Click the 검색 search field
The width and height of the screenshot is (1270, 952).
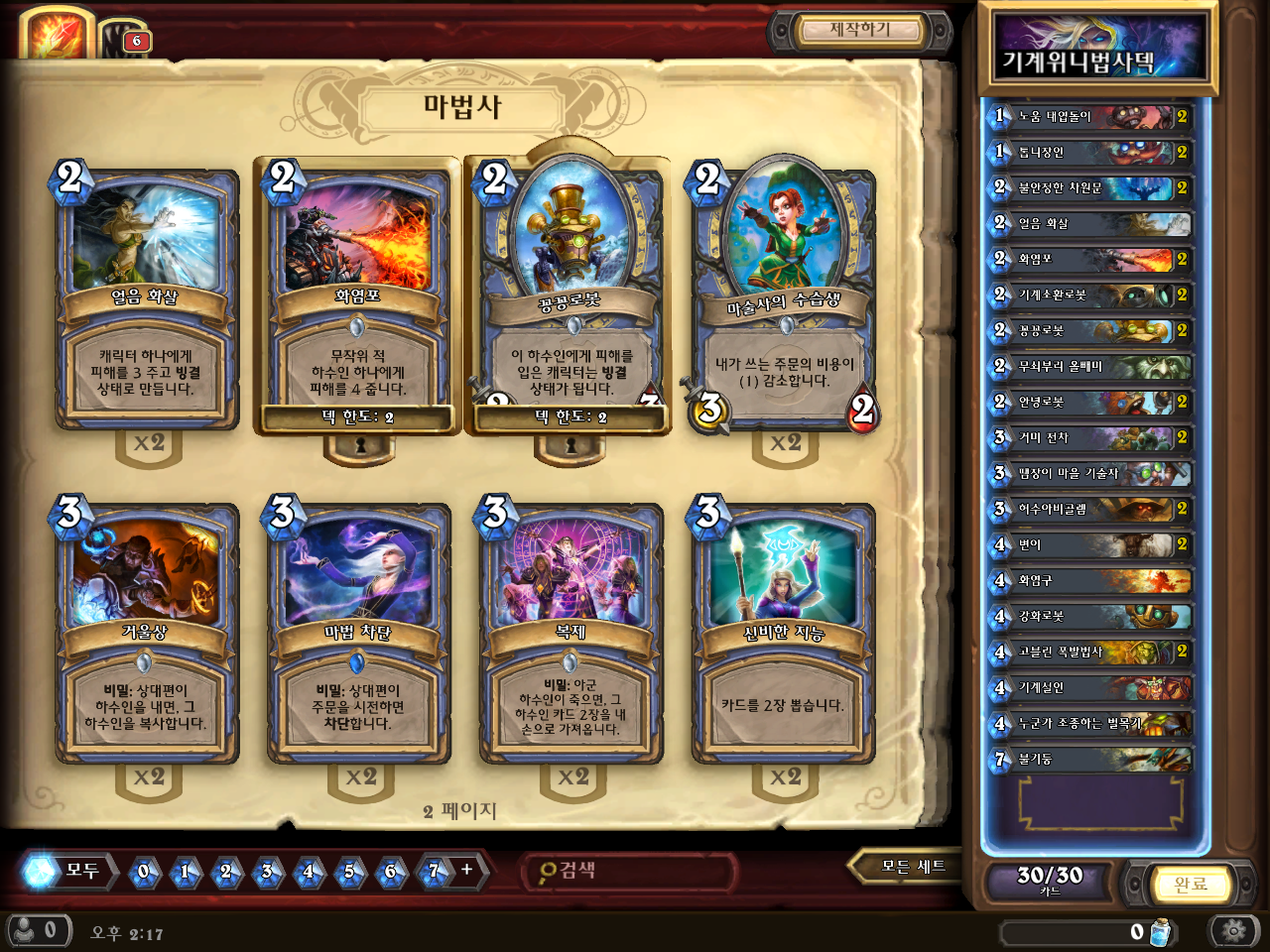[630, 871]
